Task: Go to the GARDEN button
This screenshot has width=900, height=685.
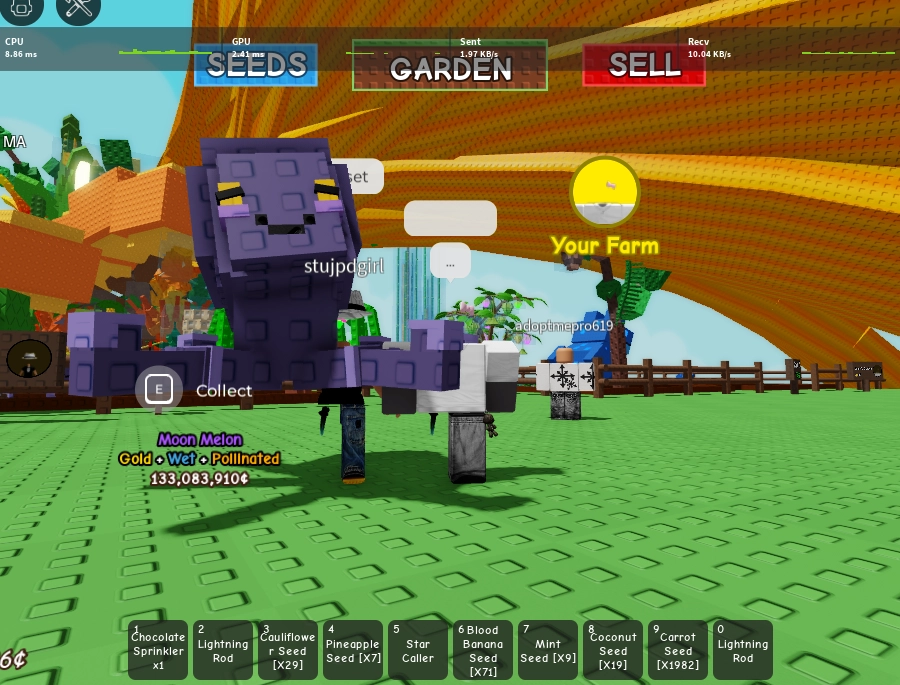Action: tap(450, 66)
